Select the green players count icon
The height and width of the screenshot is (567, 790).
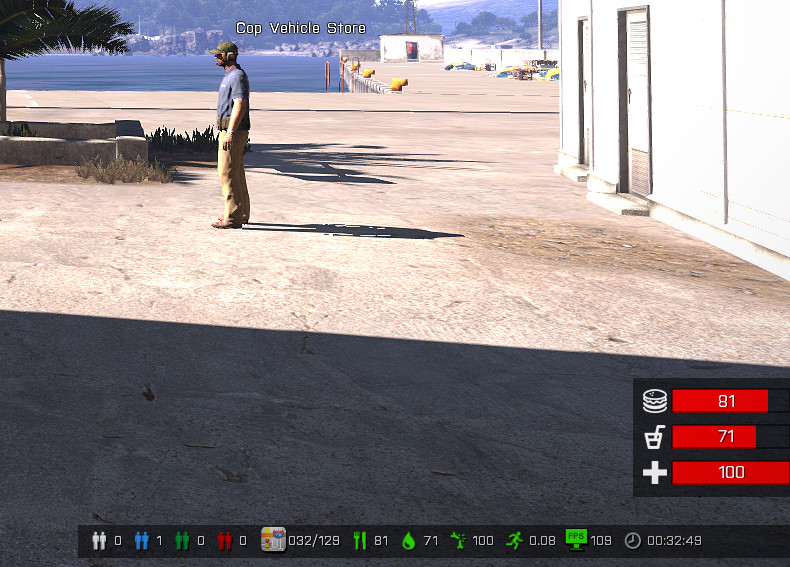click(x=182, y=541)
